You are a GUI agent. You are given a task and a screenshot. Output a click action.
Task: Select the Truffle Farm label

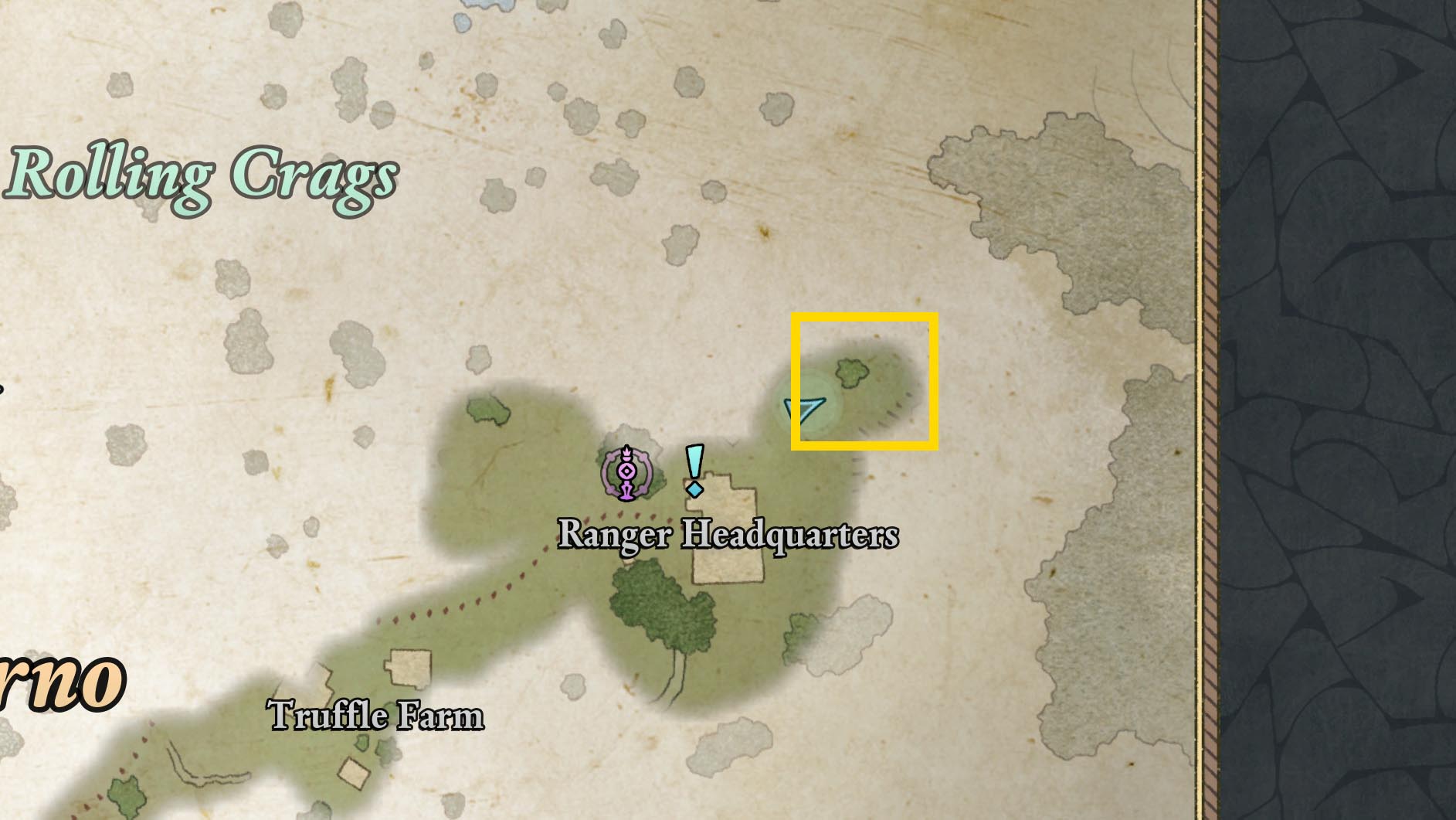tap(375, 716)
